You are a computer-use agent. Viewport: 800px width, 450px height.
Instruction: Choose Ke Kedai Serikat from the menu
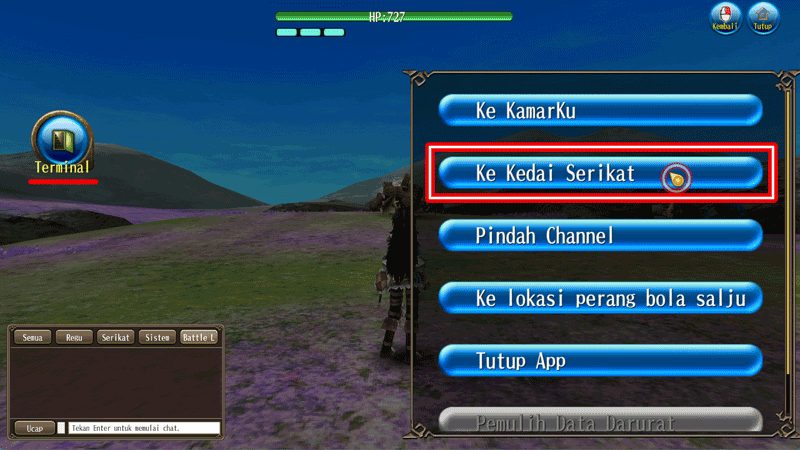(x=600, y=173)
